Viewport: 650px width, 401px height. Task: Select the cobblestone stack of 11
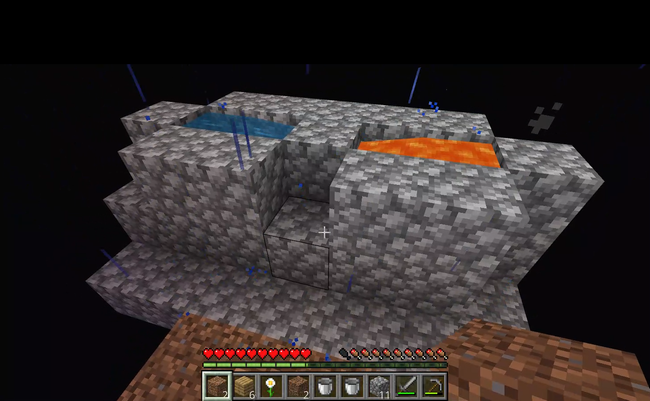tap(379, 385)
